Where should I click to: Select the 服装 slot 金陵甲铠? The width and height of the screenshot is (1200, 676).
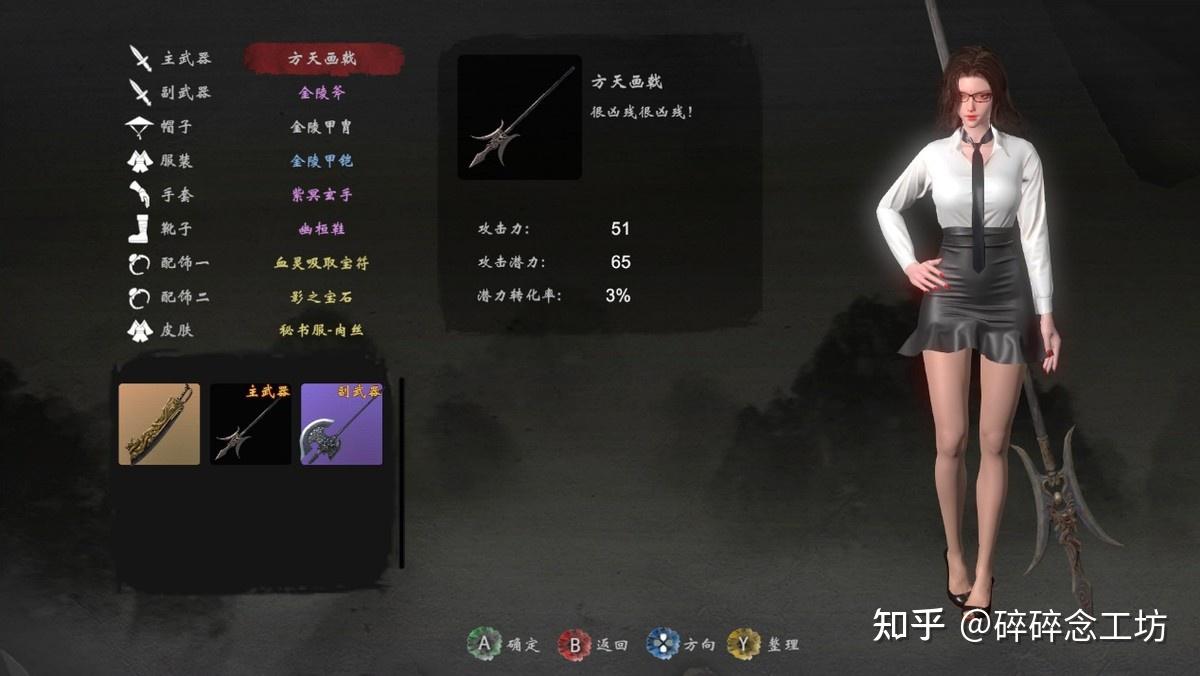pyautogui.click(x=322, y=161)
